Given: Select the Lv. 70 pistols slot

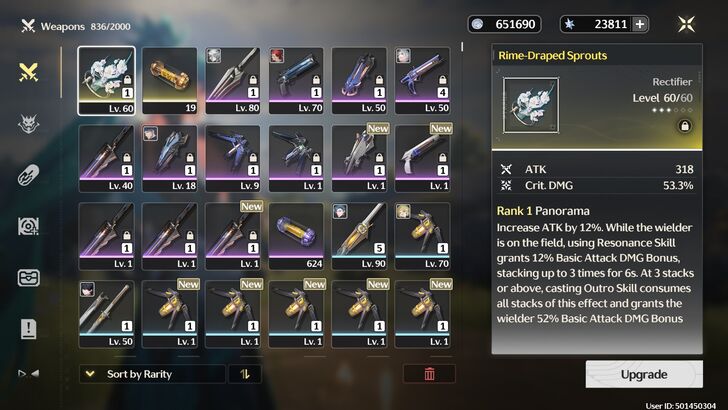Looking at the screenshot, I should (298, 78).
